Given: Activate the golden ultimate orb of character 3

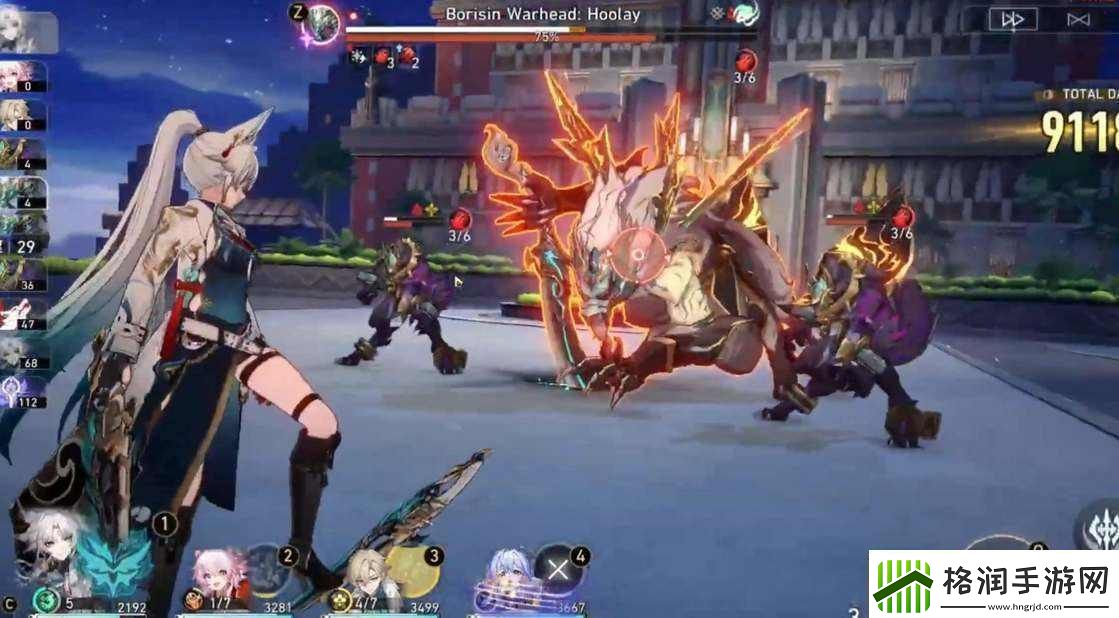Looking at the screenshot, I should [411, 568].
